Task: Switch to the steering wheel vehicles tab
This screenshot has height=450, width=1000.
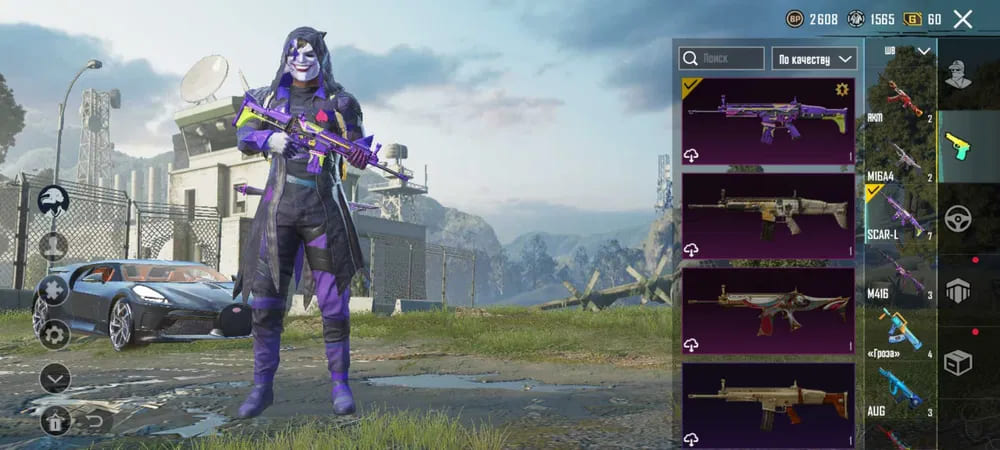Action: tap(958, 217)
